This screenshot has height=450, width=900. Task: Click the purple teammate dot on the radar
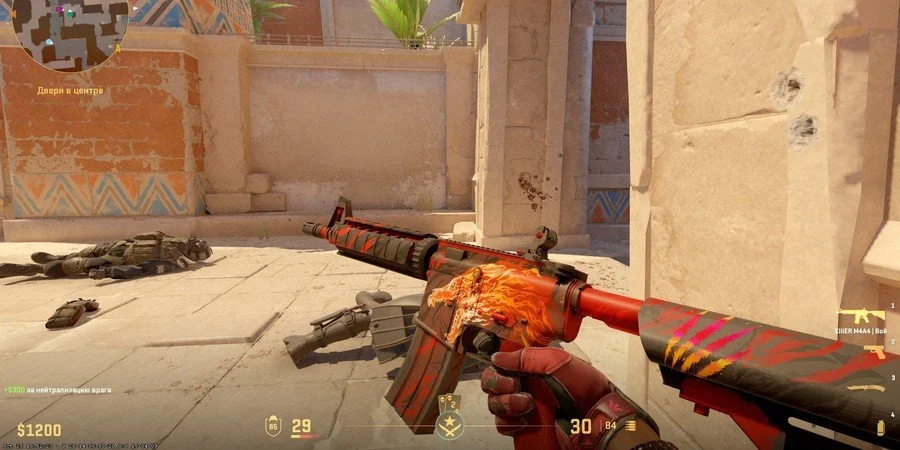pos(58,11)
